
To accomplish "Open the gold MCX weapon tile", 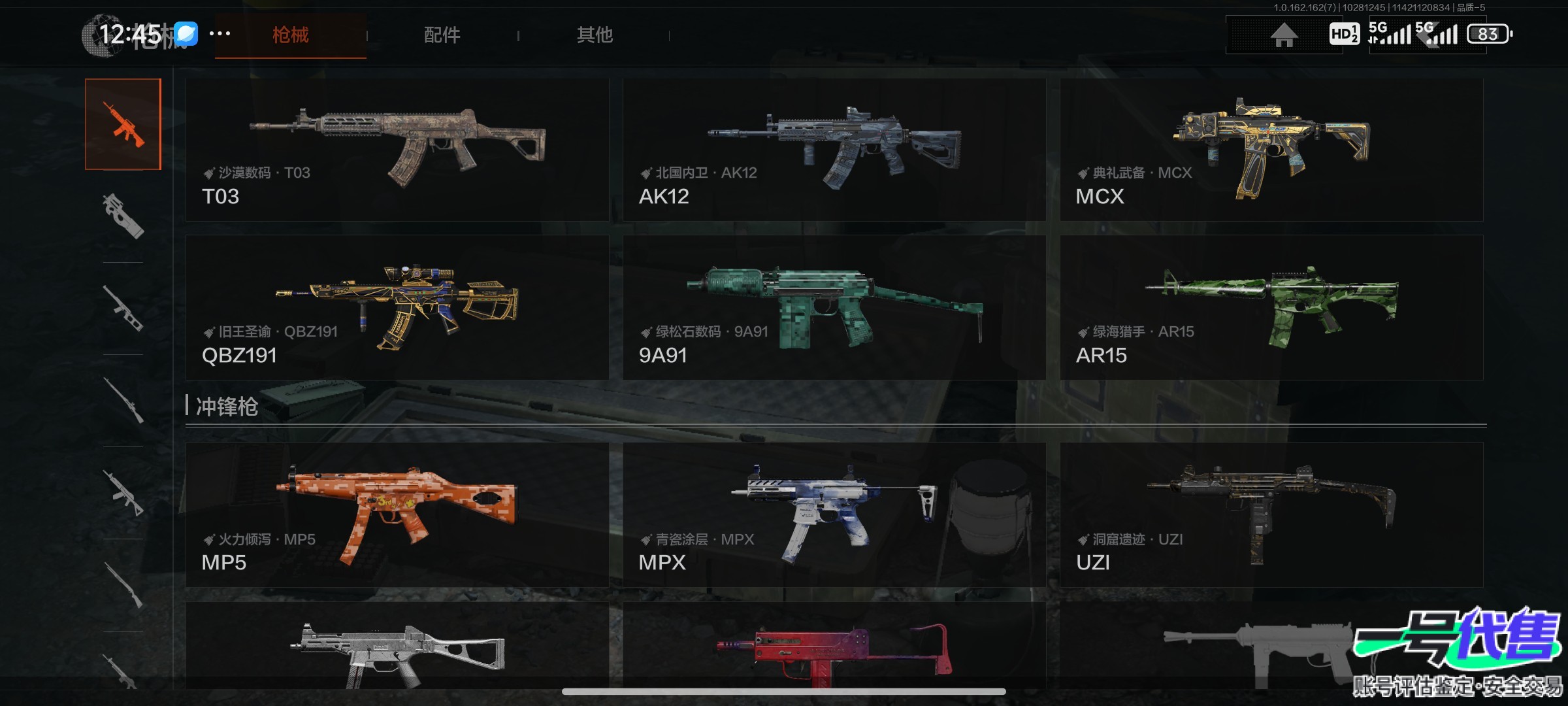I will [x=1271, y=150].
